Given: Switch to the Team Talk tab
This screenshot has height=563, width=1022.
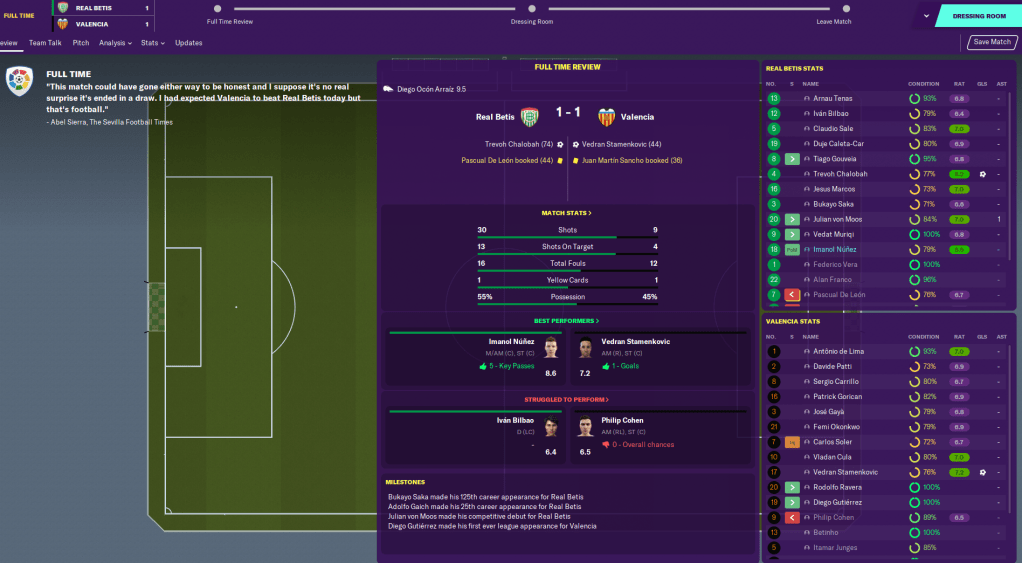Looking at the screenshot, I should click(x=45, y=43).
